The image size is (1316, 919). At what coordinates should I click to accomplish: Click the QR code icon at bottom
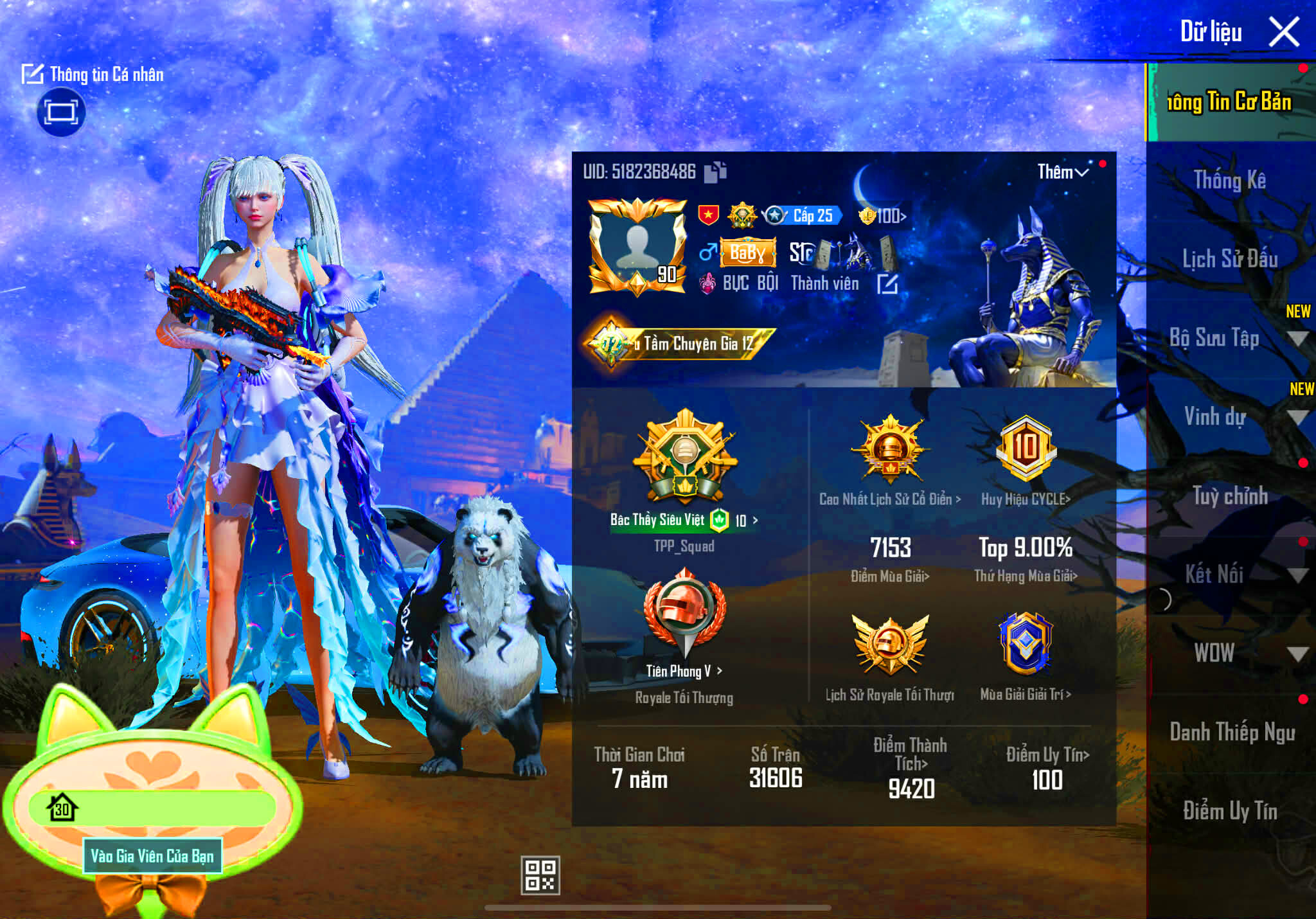[x=542, y=875]
